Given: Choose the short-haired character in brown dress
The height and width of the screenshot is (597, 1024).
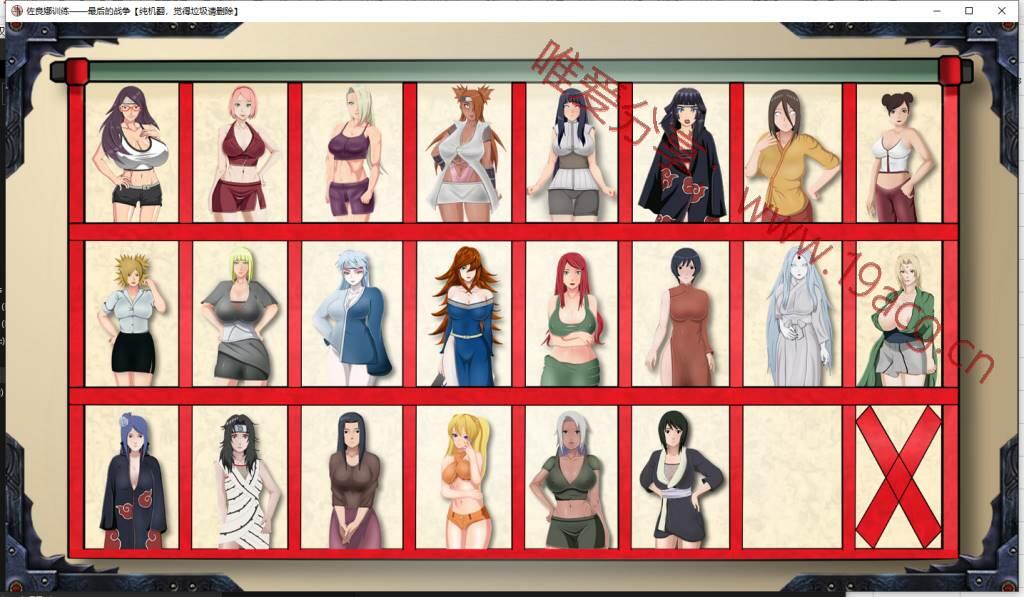Looking at the screenshot, I should click(x=680, y=313).
